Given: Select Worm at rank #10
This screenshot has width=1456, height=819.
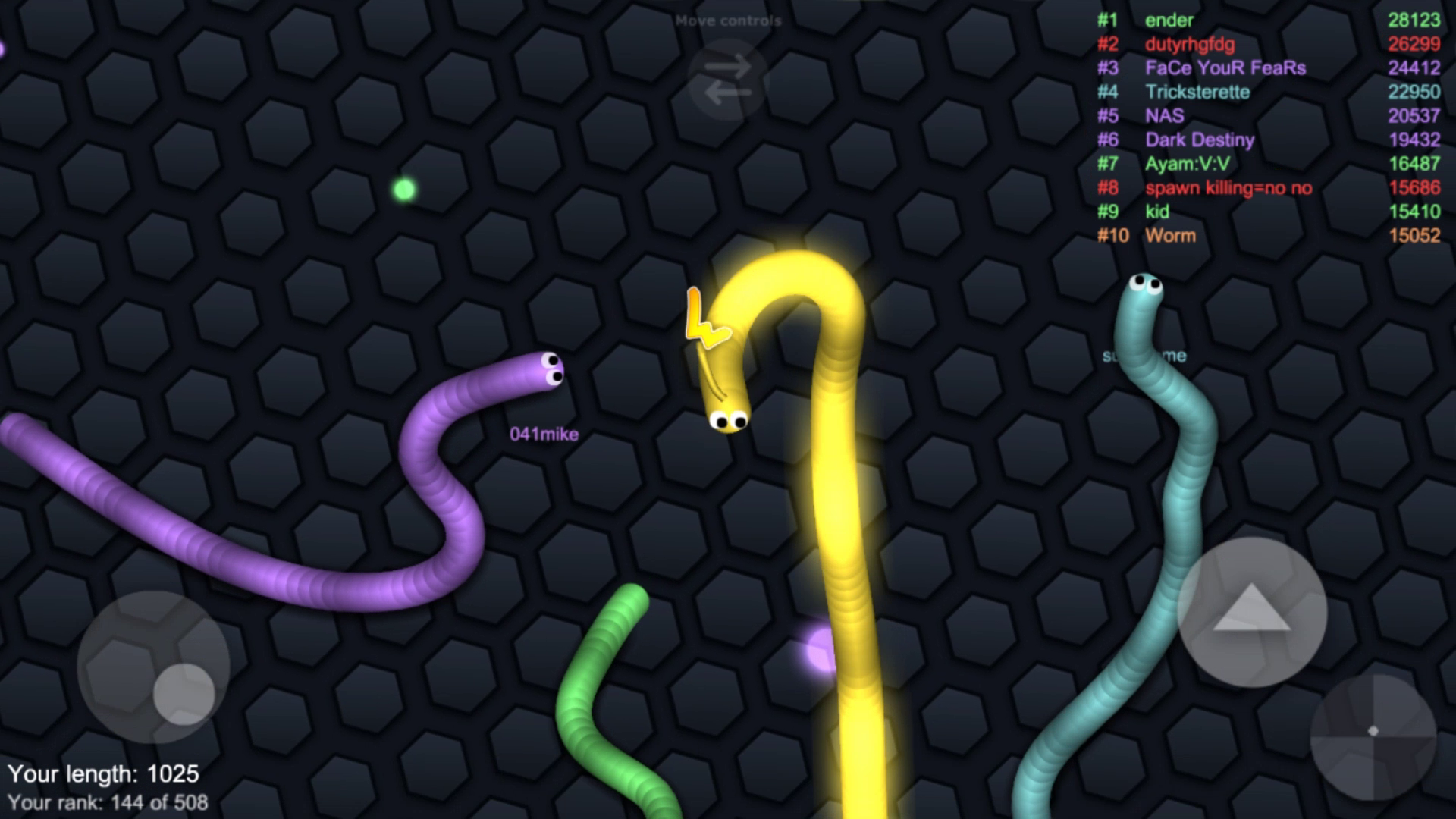Looking at the screenshot, I should point(1169,236).
